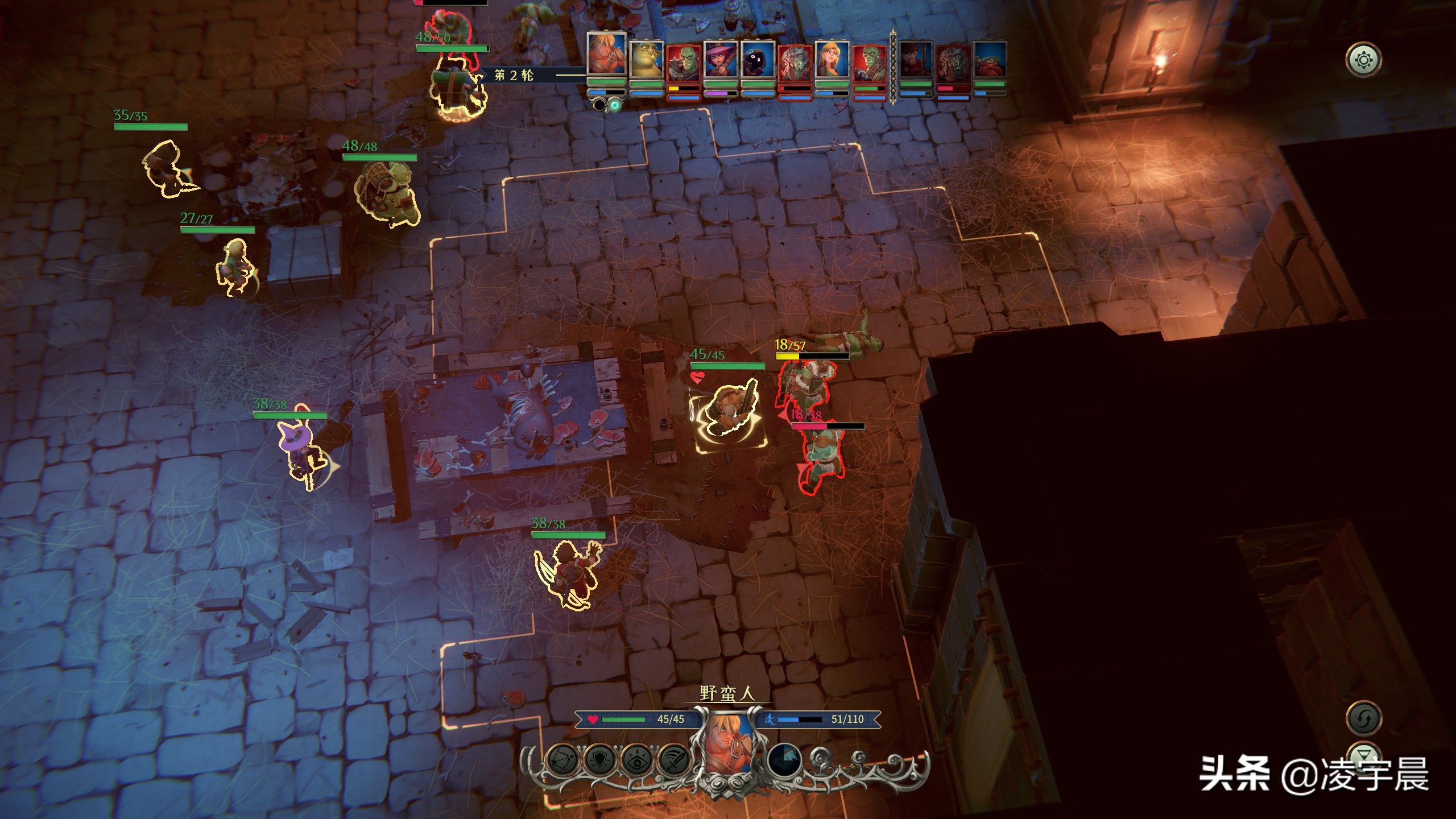
Task: Open the gear settings menu
Action: [1363, 60]
